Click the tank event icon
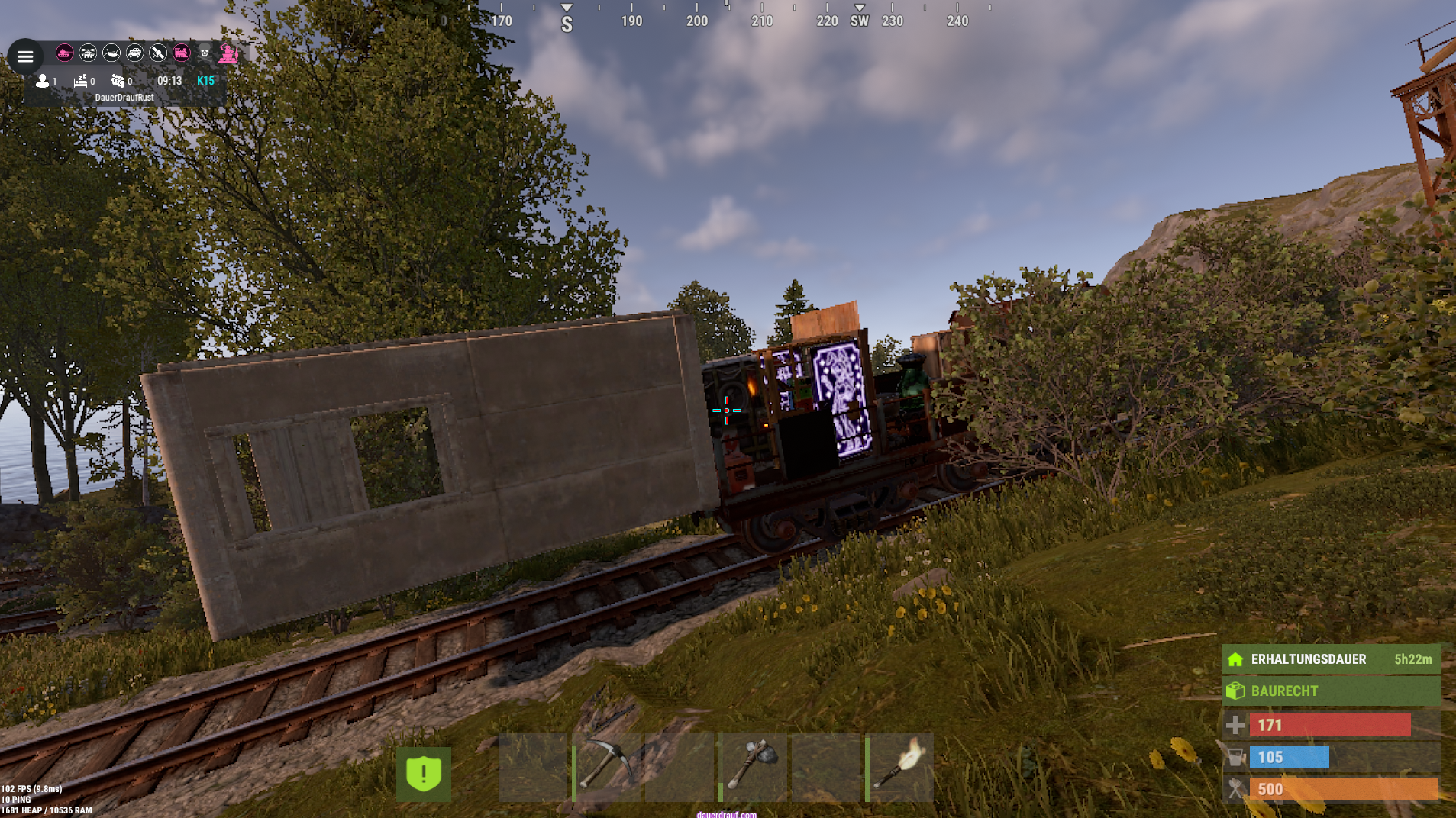 pos(65,53)
